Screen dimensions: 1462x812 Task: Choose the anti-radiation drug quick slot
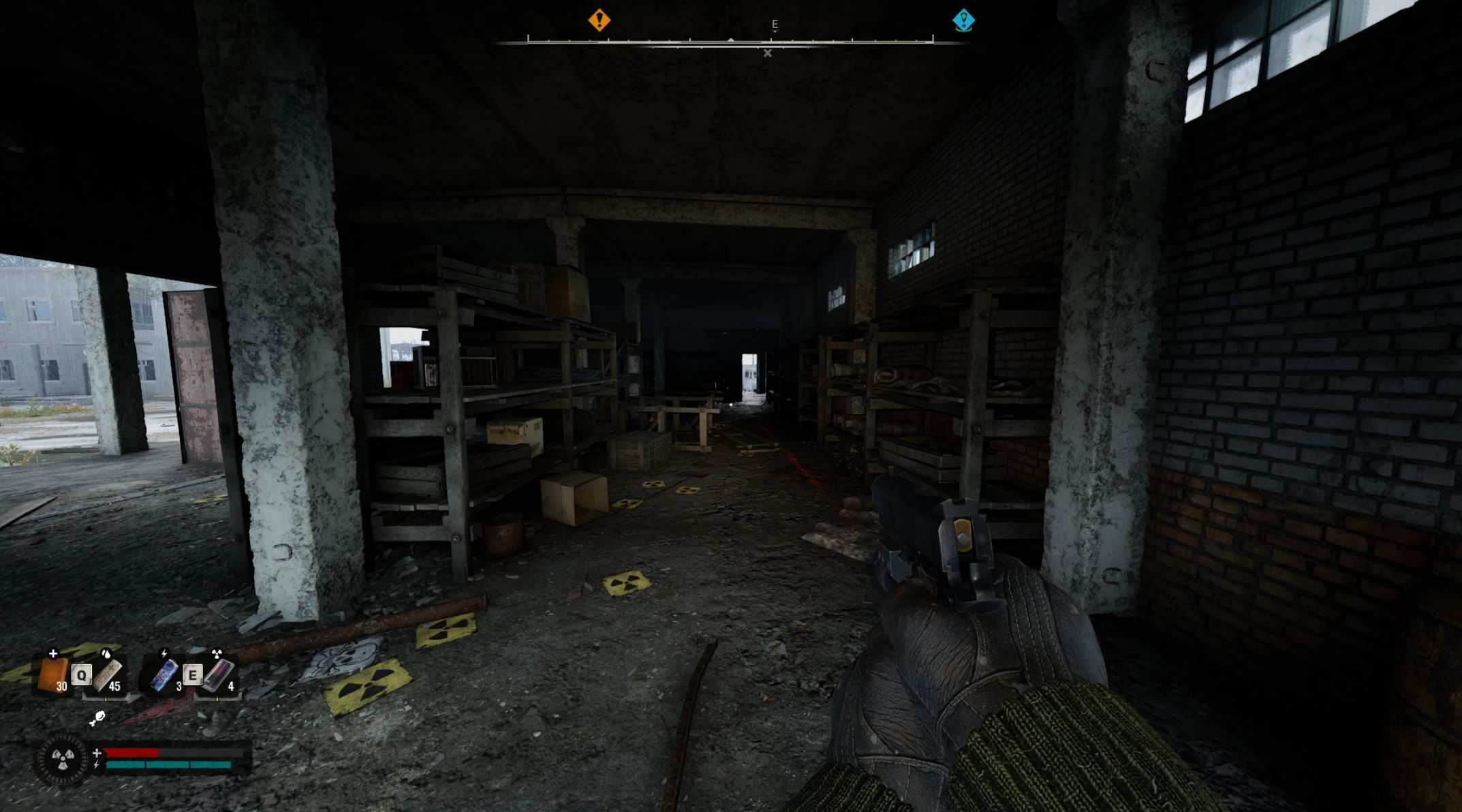(218, 674)
